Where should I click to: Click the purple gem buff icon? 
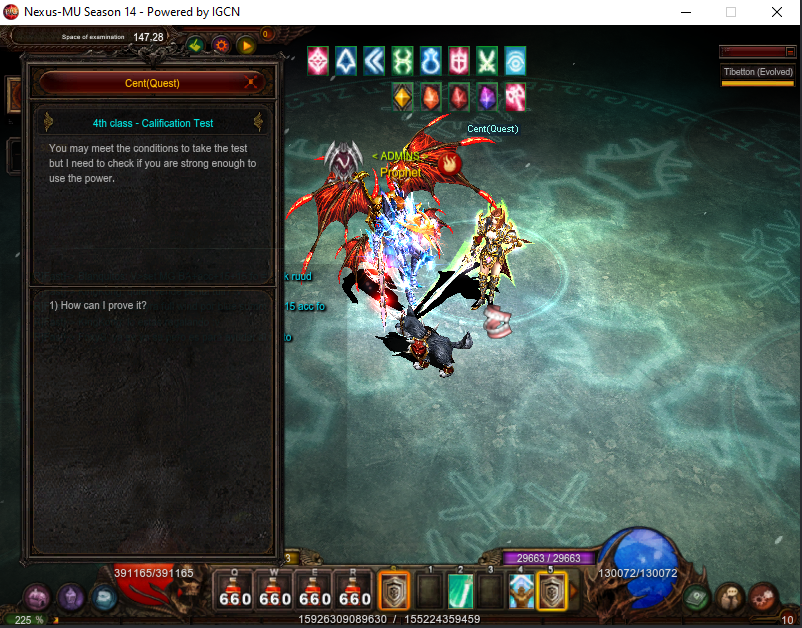click(x=487, y=97)
